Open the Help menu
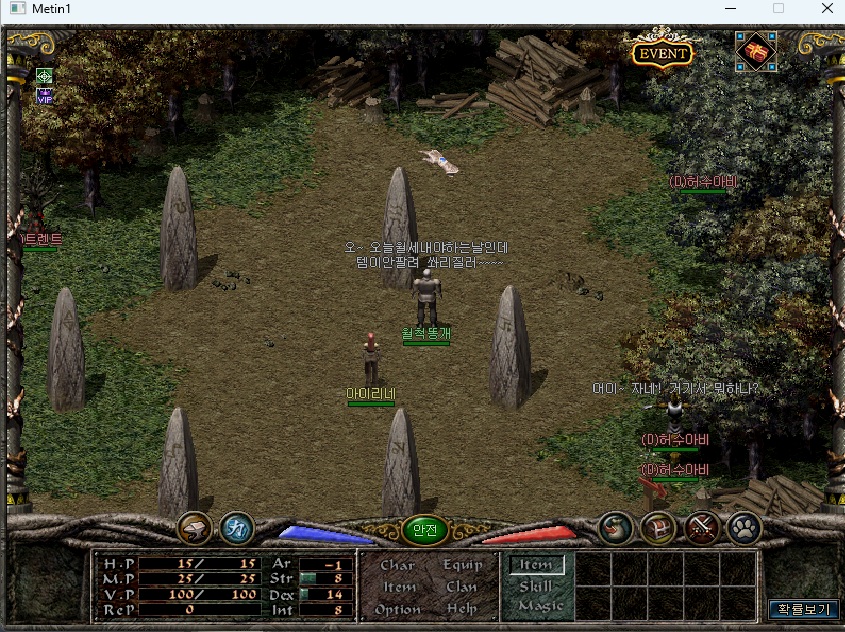 click(461, 609)
